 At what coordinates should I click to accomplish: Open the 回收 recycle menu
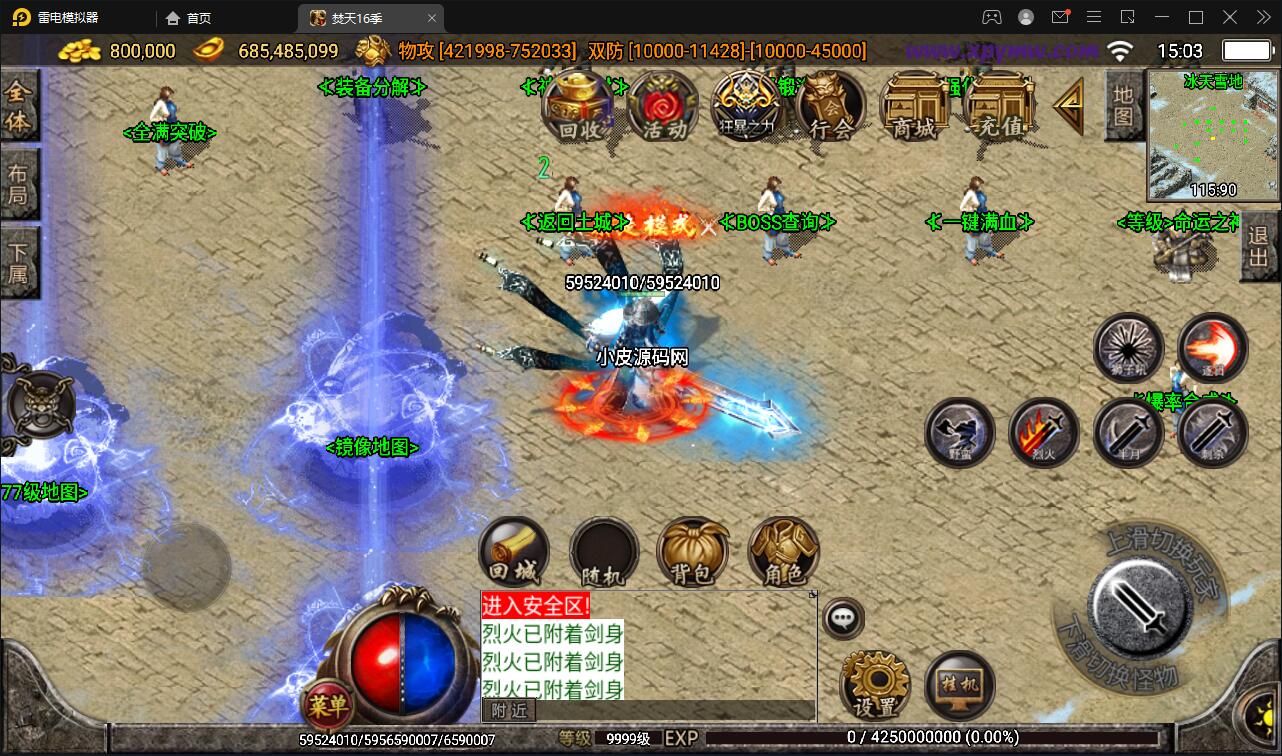pos(582,106)
